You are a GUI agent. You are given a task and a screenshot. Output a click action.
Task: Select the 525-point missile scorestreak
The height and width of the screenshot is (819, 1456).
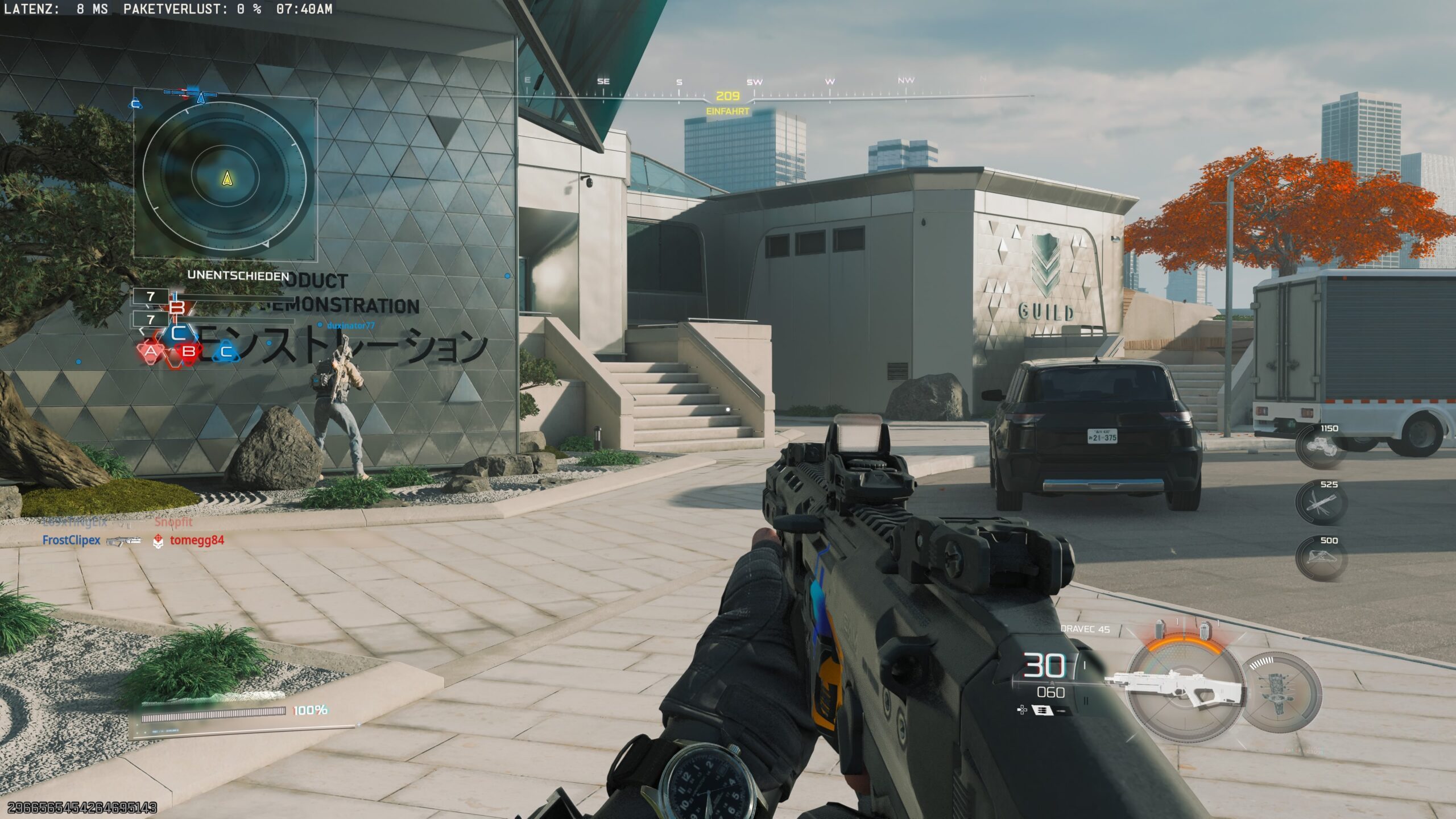[1321, 503]
